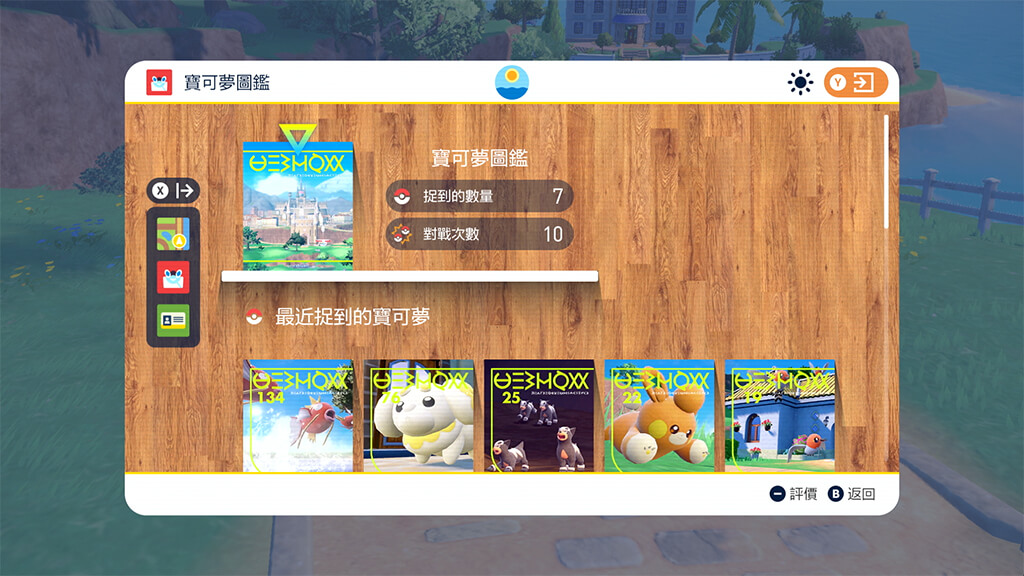
Task: Select the red Pokédex app icon
Action: tap(173, 277)
